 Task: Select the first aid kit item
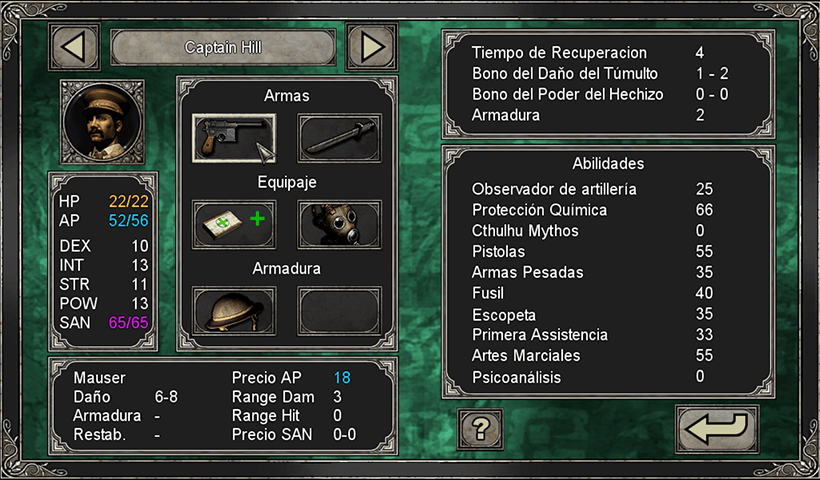(x=234, y=223)
